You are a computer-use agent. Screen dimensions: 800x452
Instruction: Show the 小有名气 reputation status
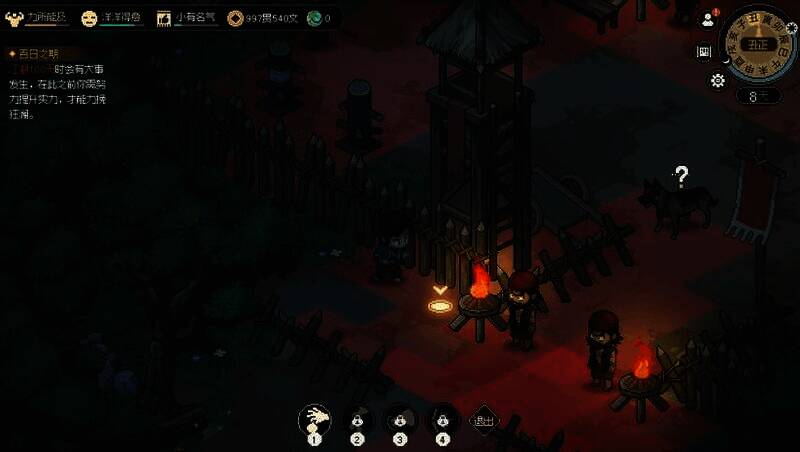(x=188, y=18)
